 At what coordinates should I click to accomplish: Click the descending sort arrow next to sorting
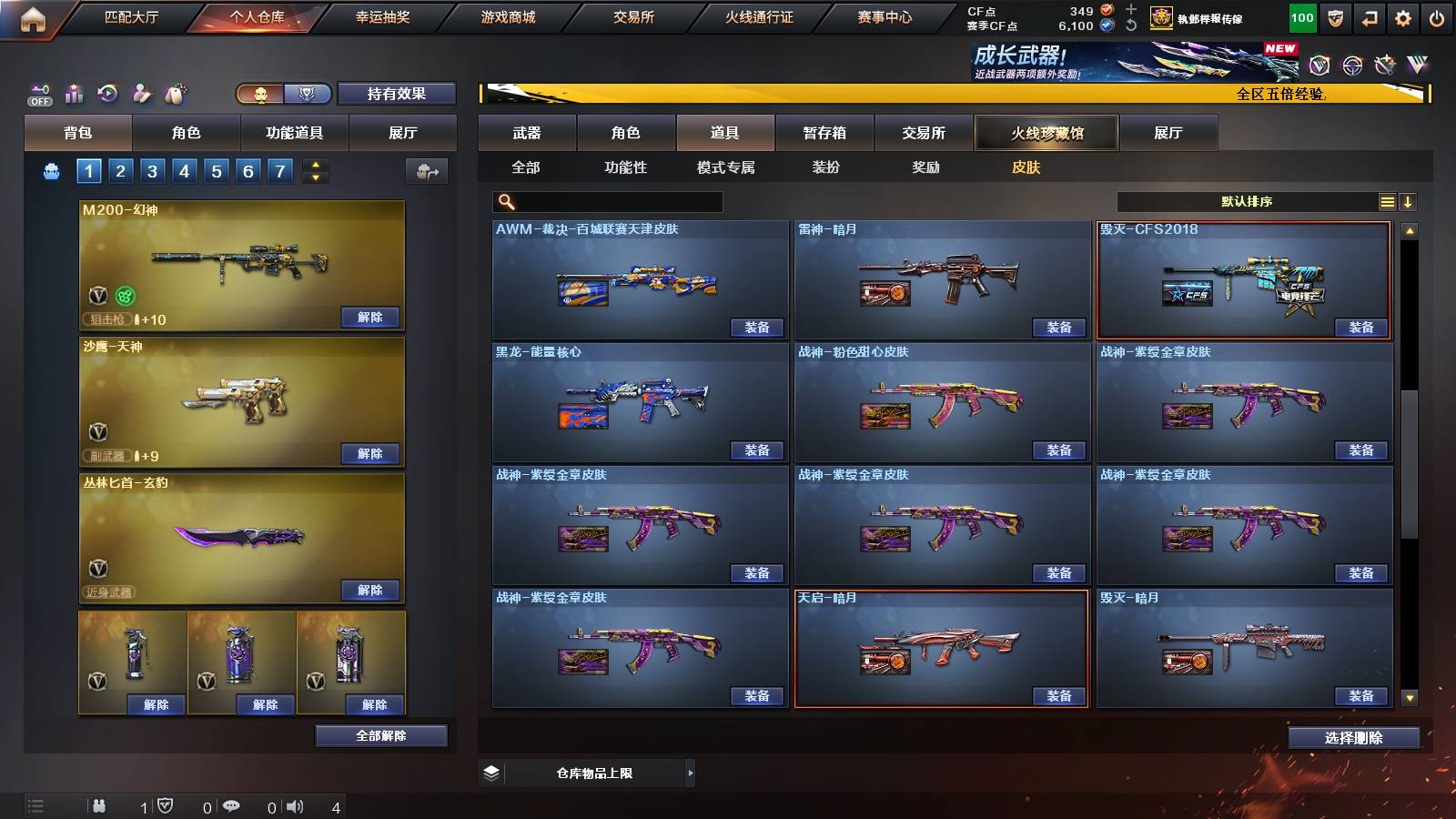[1409, 201]
